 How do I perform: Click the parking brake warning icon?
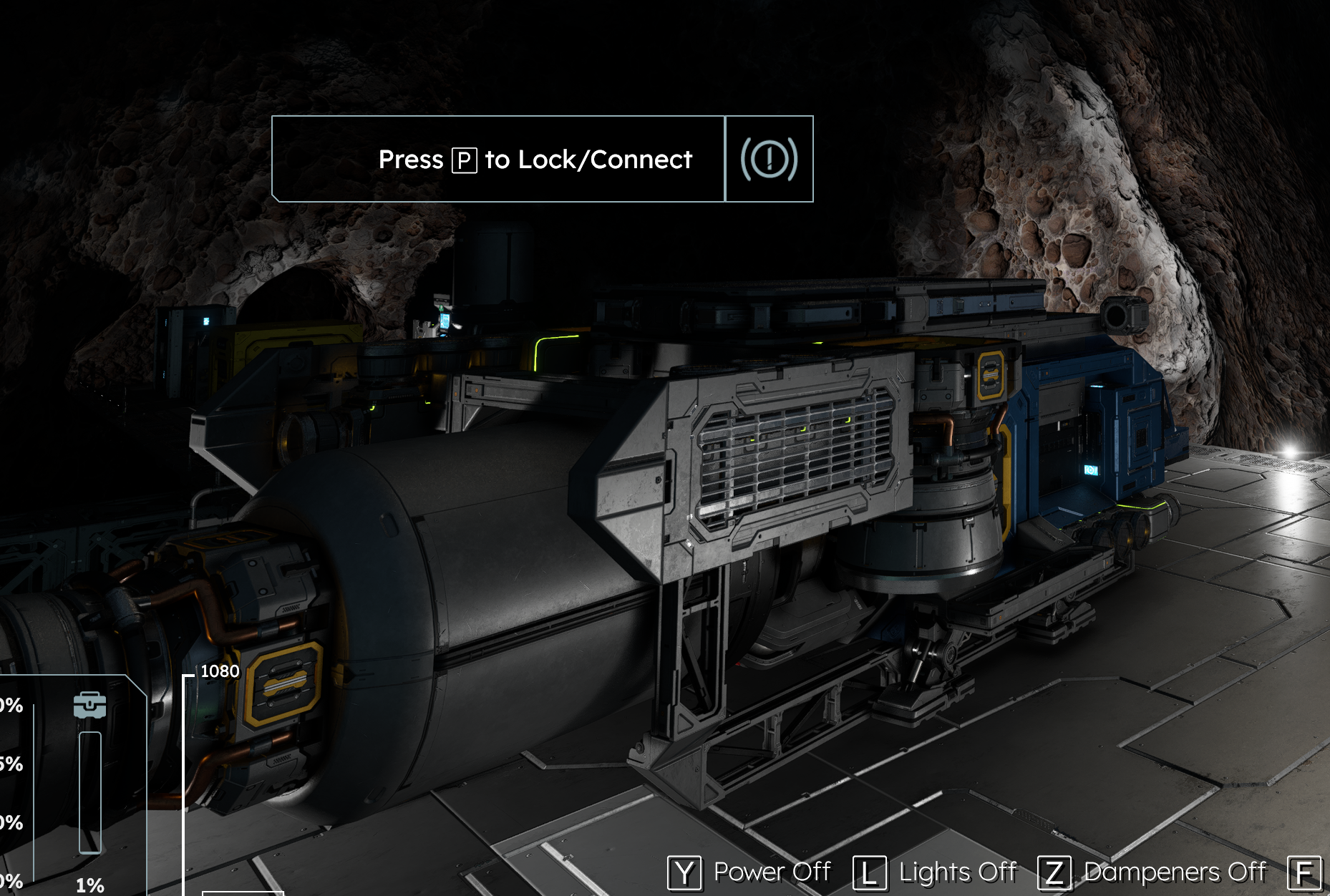point(769,159)
